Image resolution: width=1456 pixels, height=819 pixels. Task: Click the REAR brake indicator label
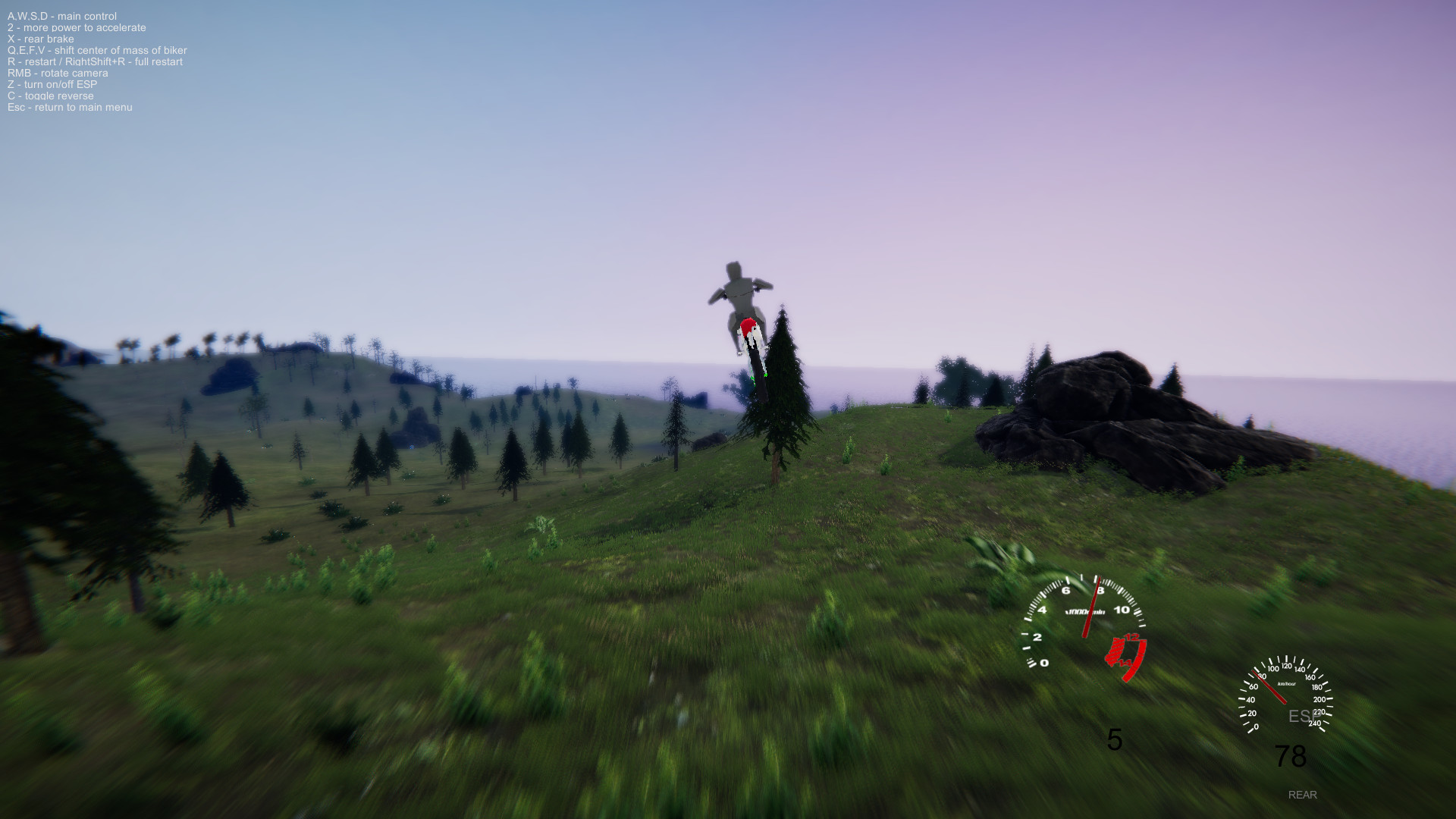click(x=1302, y=795)
